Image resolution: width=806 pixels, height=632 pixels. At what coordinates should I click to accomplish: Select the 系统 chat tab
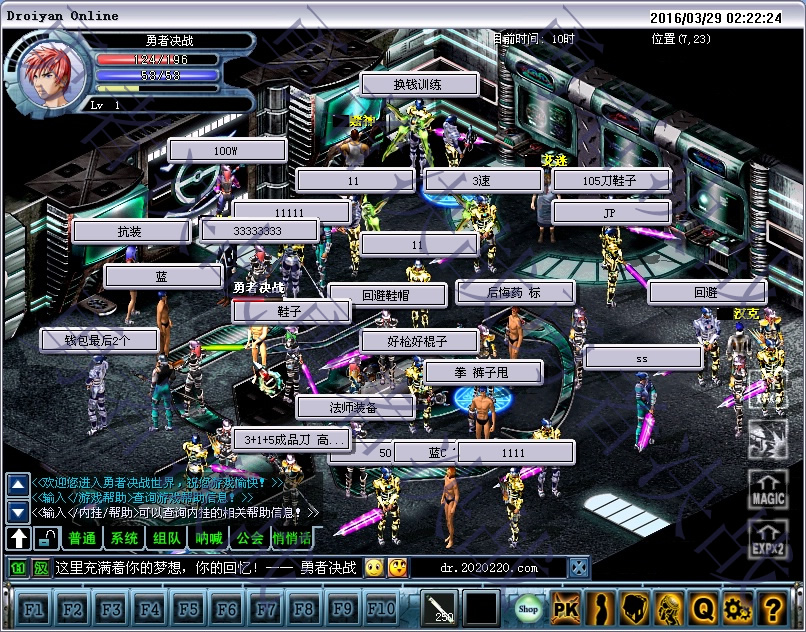[x=125, y=539]
